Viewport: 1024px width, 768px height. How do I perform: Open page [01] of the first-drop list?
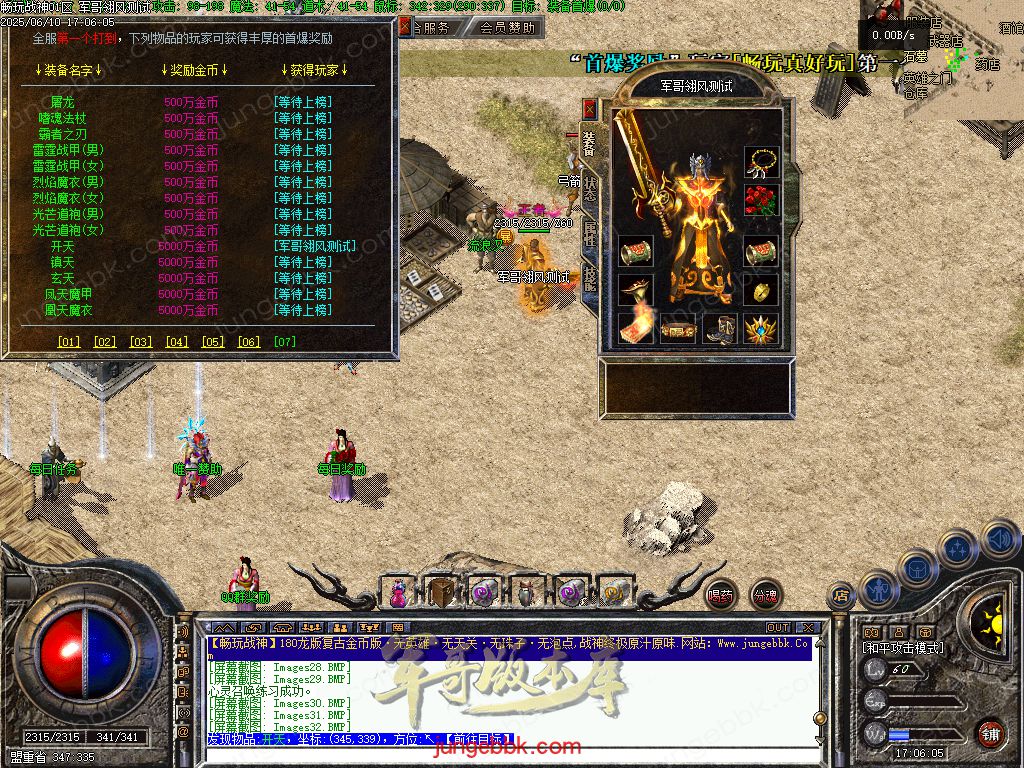tap(69, 342)
